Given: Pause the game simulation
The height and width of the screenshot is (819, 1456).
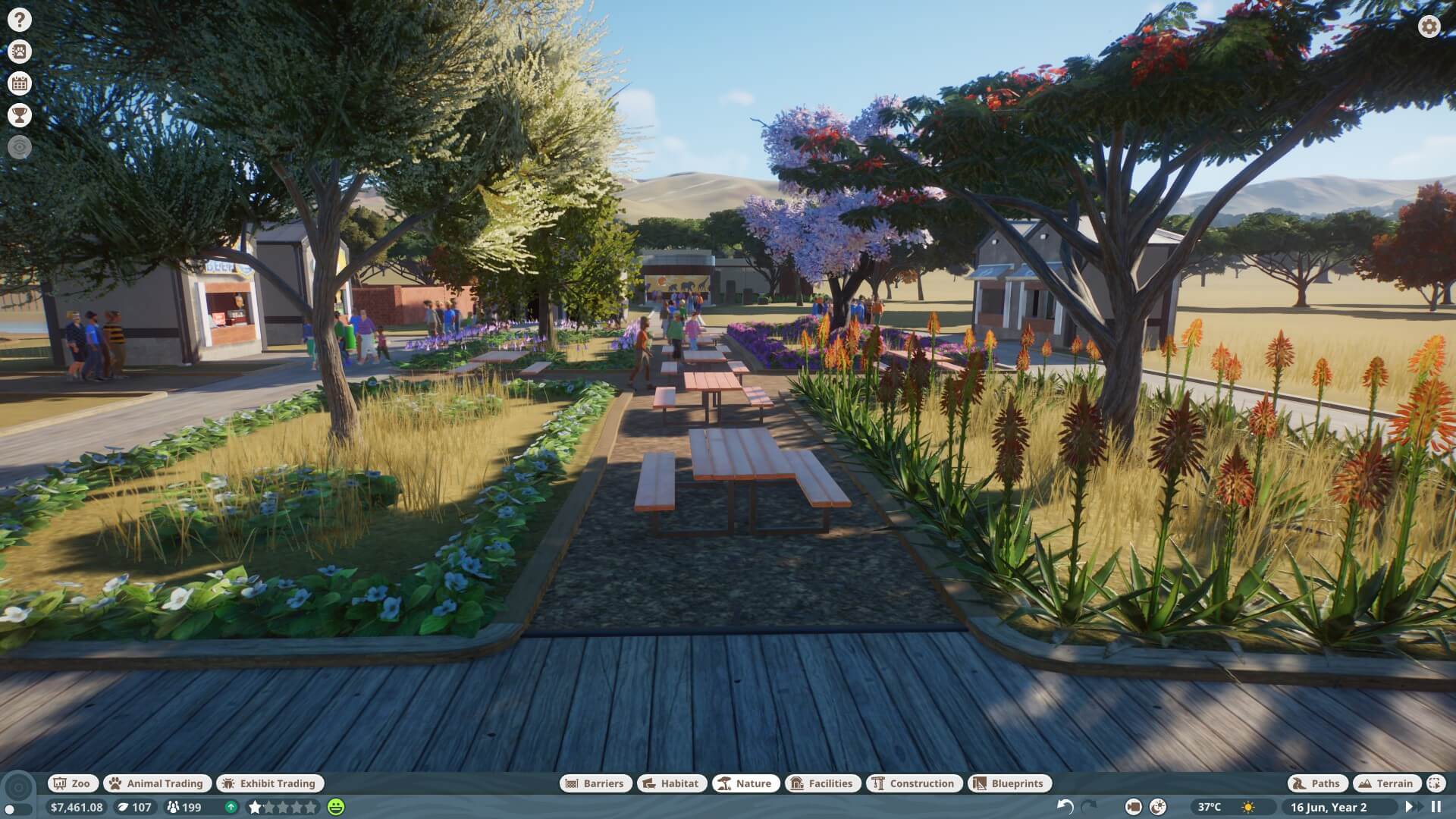Looking at the screenshot, I should (1436, 807).
